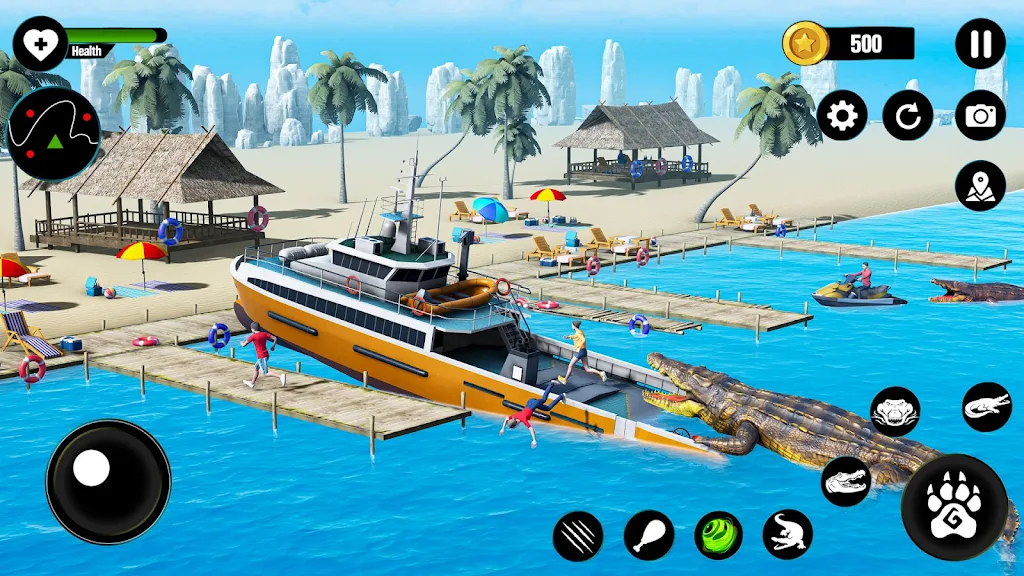Activate the claw scratch attack

(578, 536)
